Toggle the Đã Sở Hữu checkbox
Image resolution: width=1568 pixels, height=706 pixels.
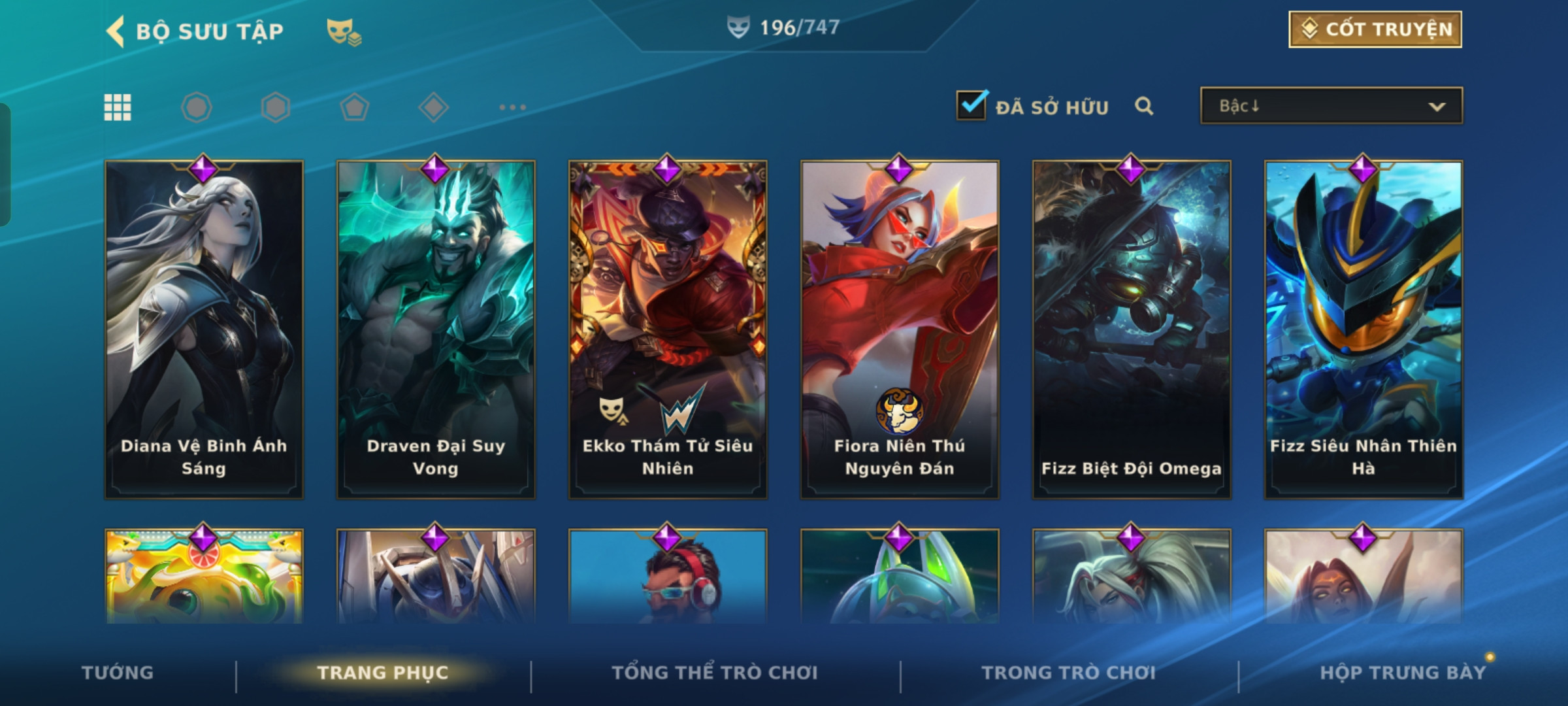tap(971, 106)
